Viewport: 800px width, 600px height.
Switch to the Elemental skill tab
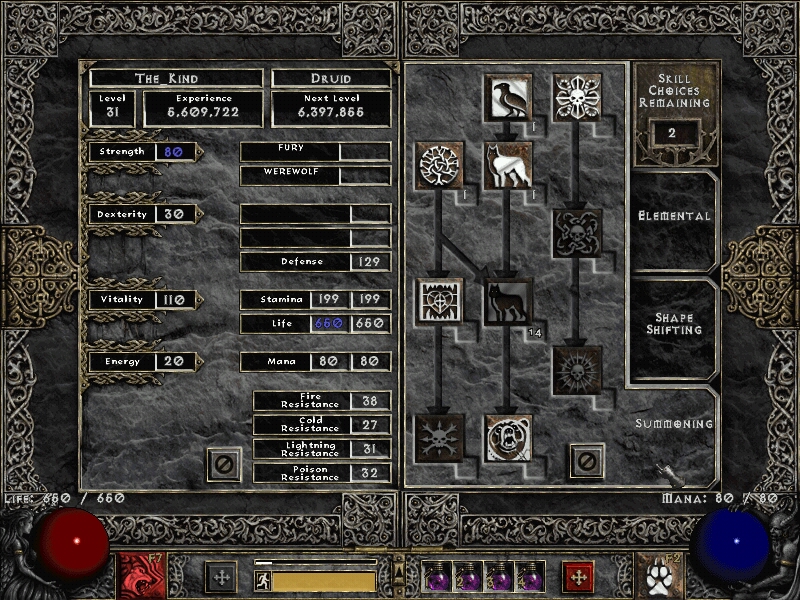click(675, 216)
